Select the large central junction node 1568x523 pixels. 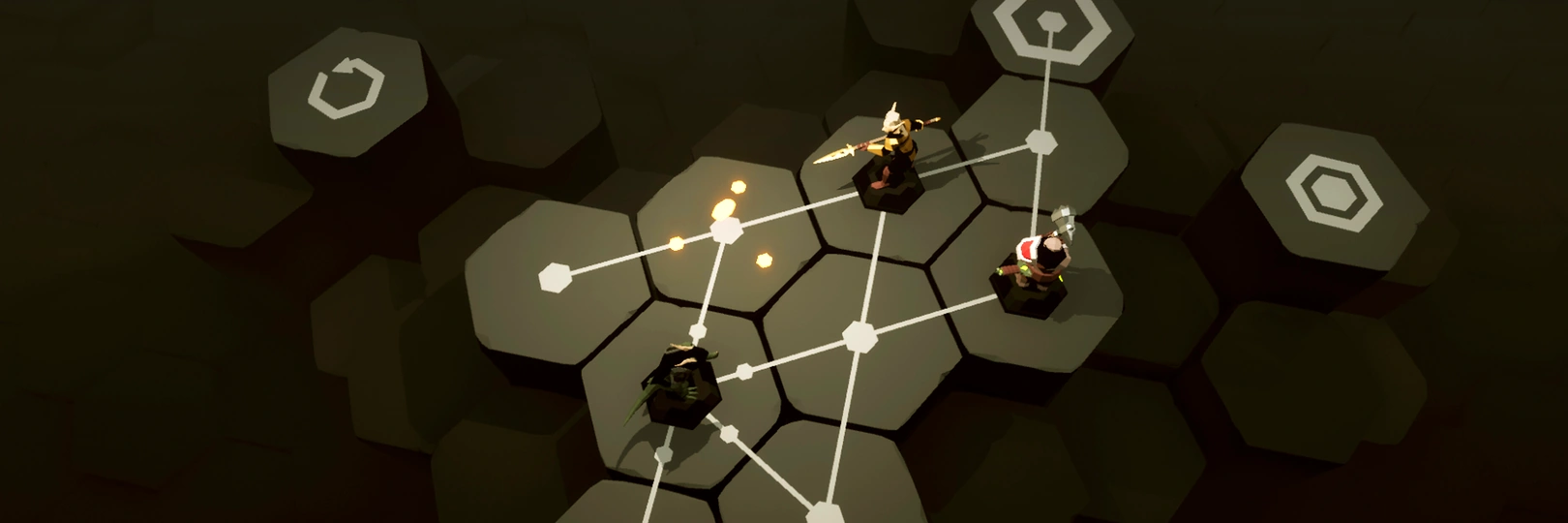[x=858, y=336]
